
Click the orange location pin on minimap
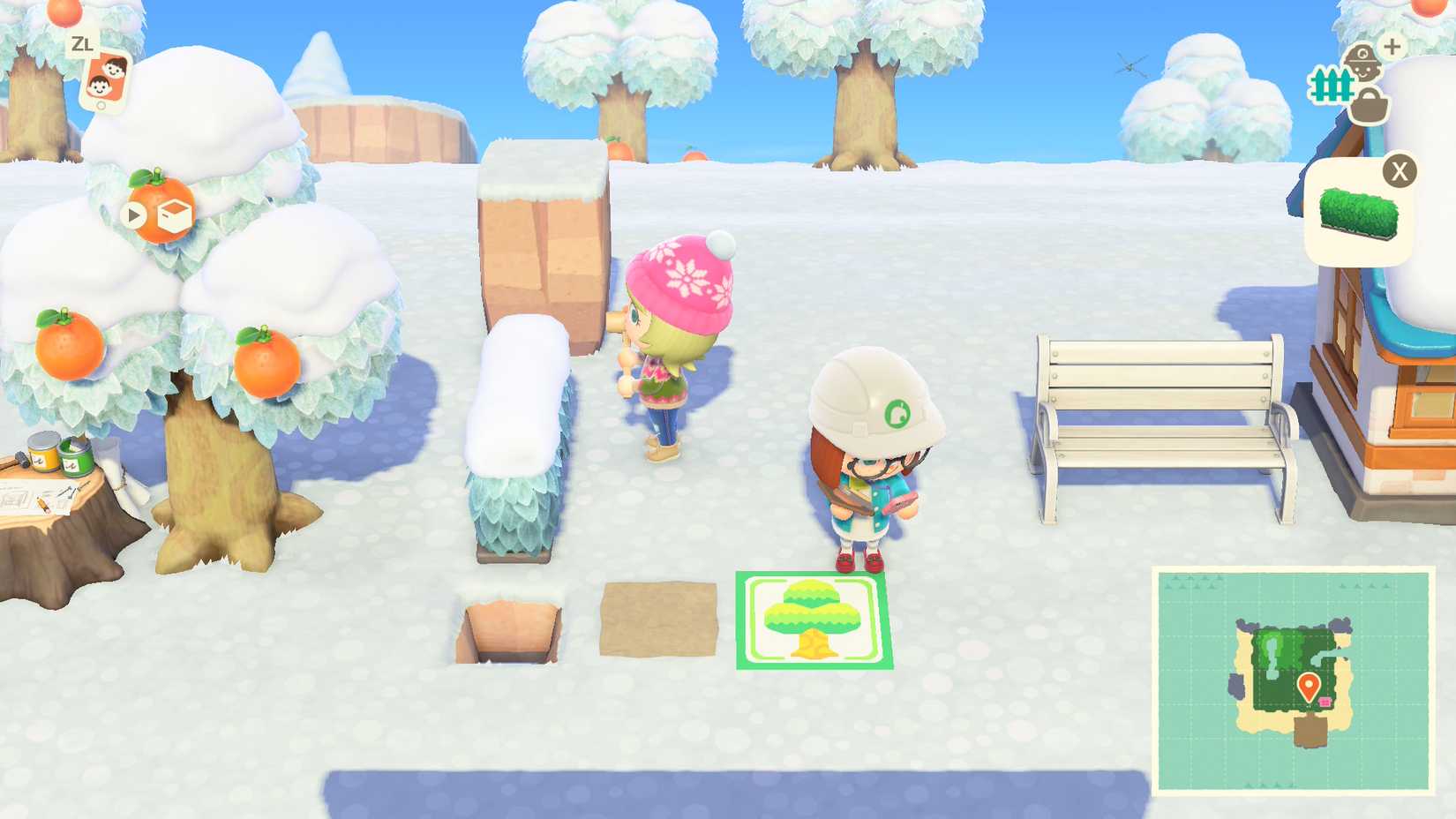tap(1309, 685)
